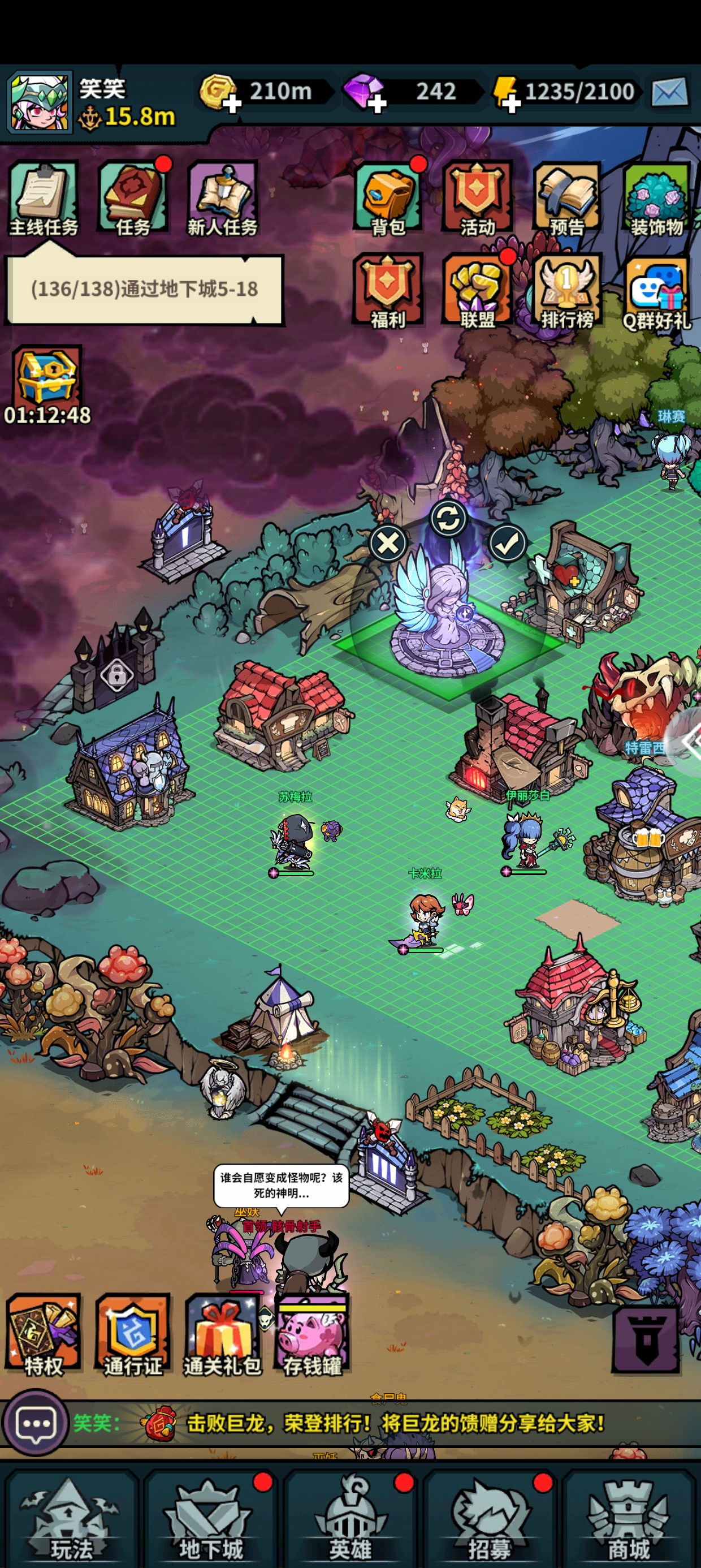Image resolution: width=701 pixels, height=1568 pixels.
Task: Rotate the statue with the refresh arrows
Action: click(x=448, y=519)
